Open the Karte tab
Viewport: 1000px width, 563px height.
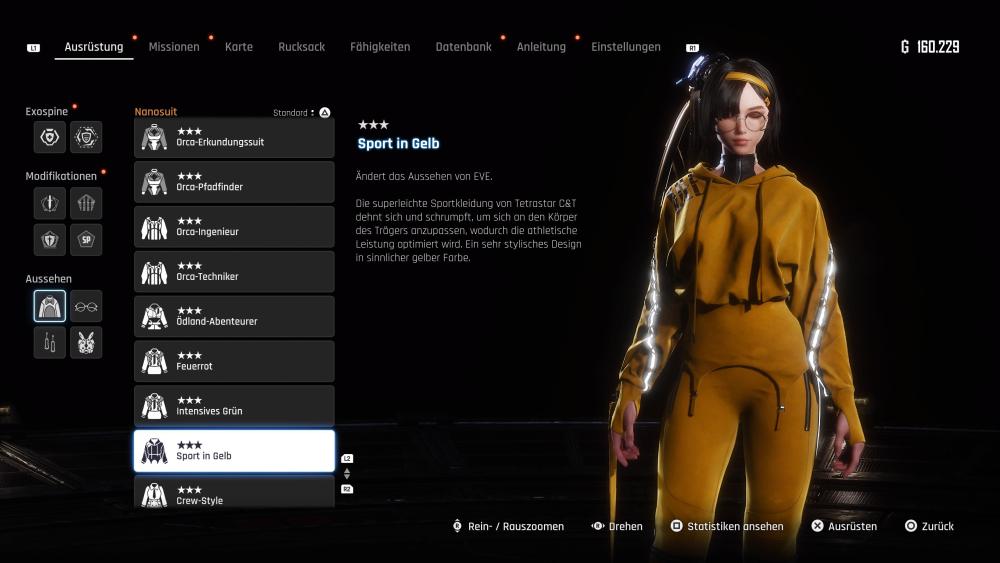tap(239, 47)
